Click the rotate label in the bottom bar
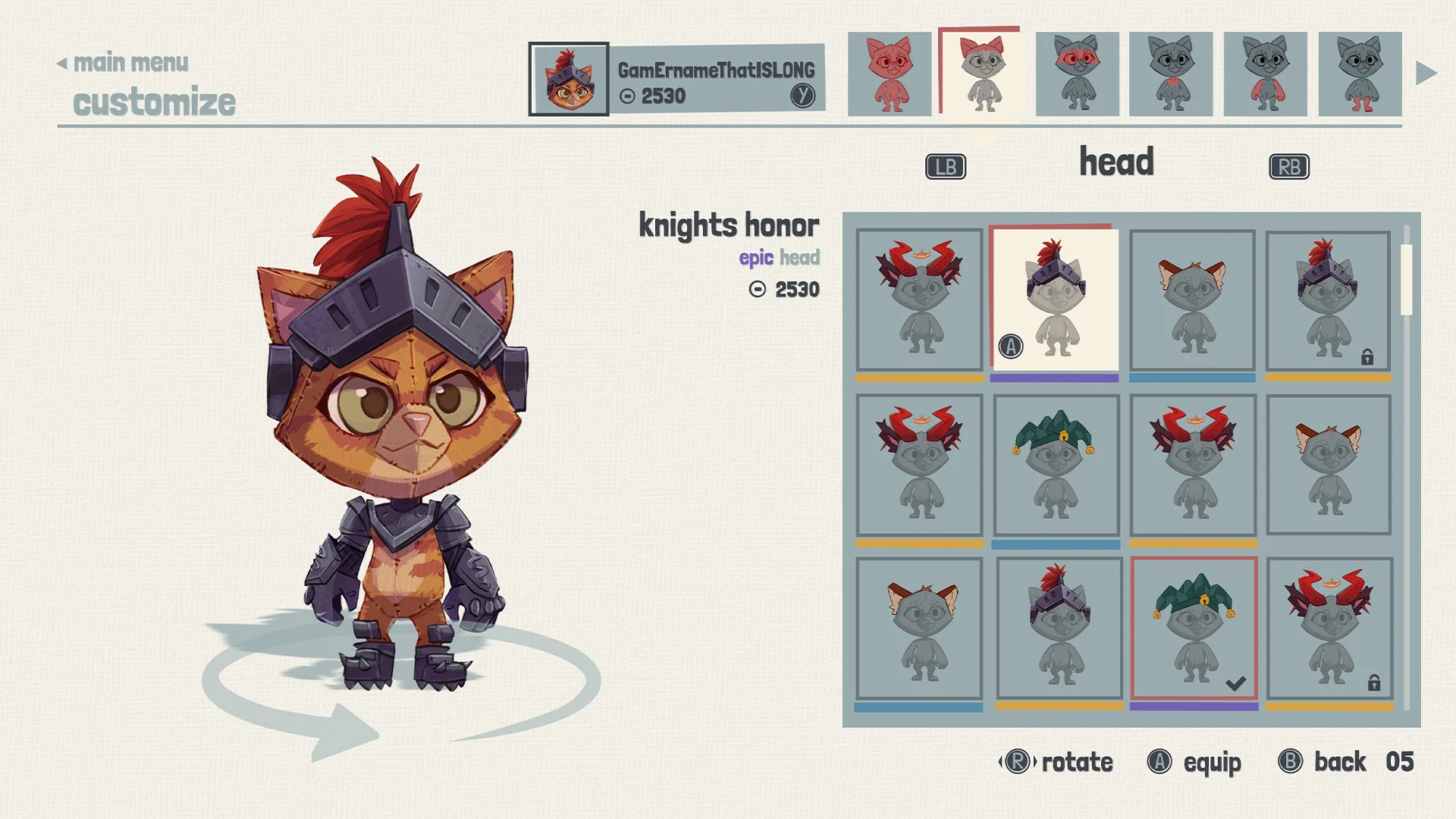Screen dimensions: 1456x819 click(x=1076, y=763)
